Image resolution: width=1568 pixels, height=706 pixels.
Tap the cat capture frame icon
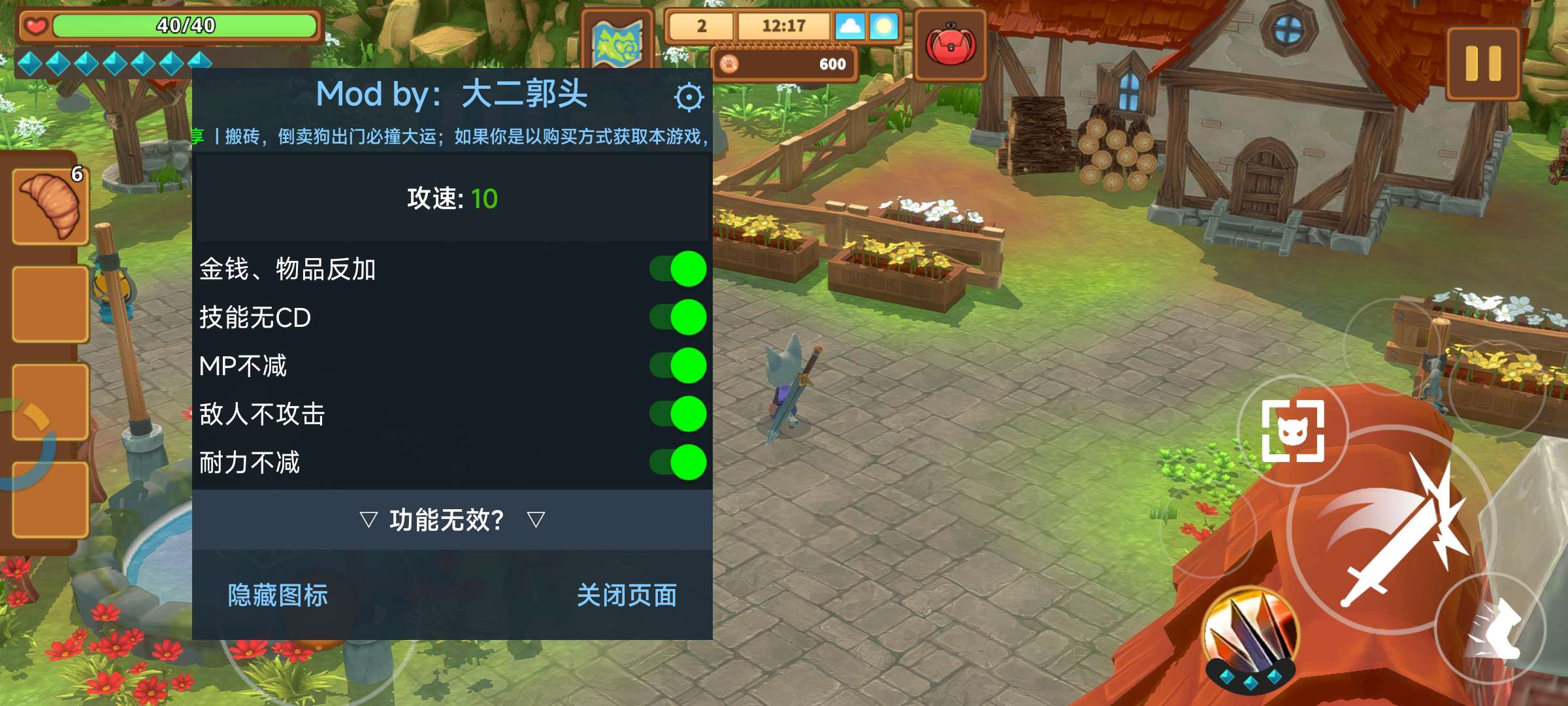click(1295, 429)
